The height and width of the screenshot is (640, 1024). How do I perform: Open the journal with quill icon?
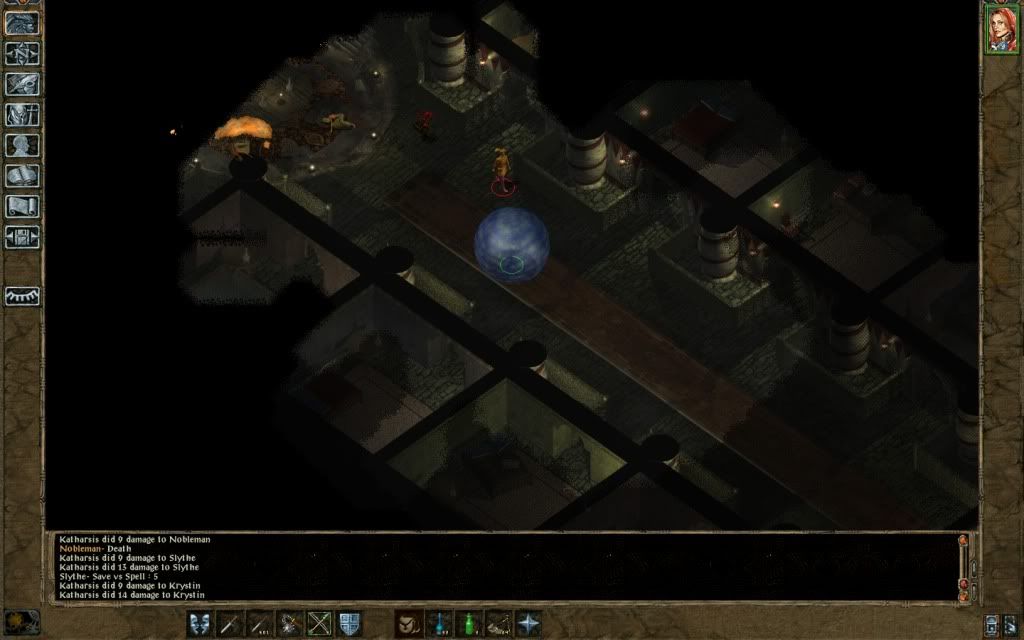point(22,84)
